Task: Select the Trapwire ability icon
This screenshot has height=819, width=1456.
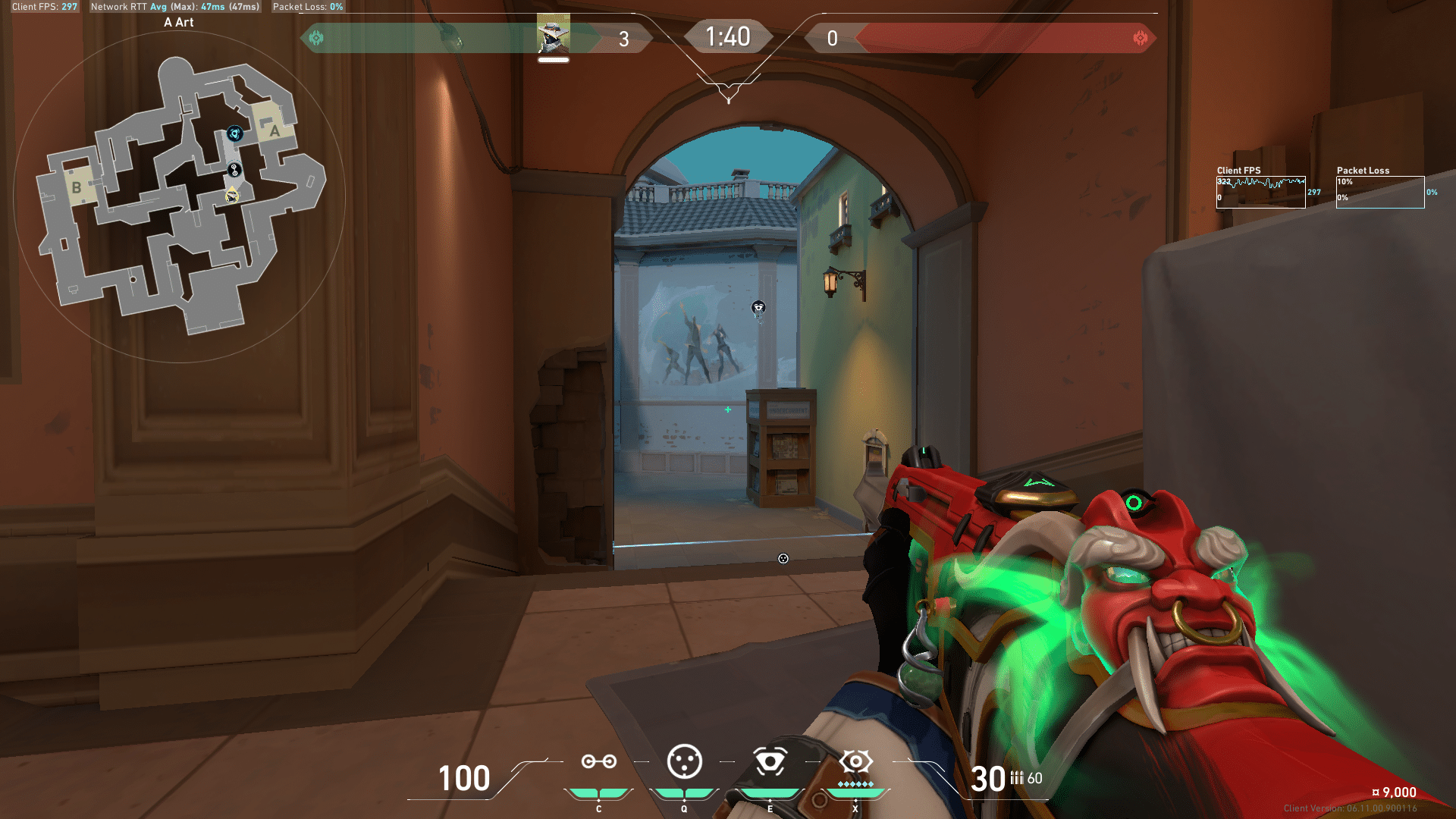Action: click(x=598, y=761)
